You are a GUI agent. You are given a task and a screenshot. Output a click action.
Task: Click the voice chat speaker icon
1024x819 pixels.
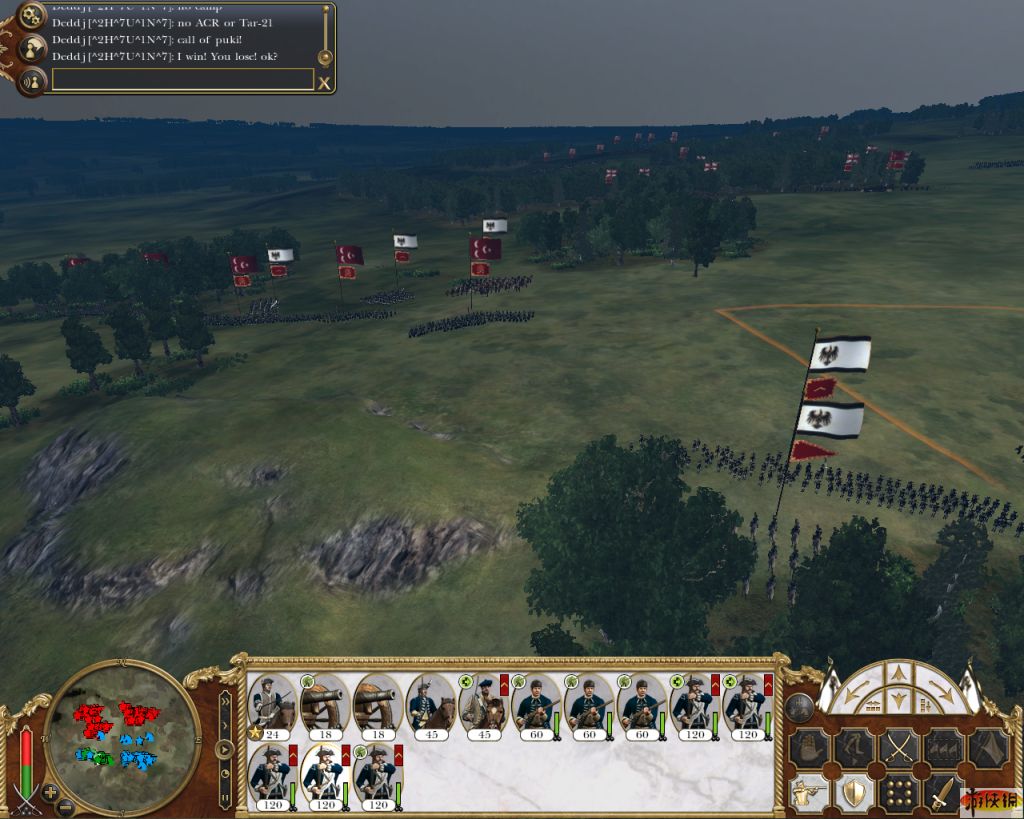pos(33,80)
